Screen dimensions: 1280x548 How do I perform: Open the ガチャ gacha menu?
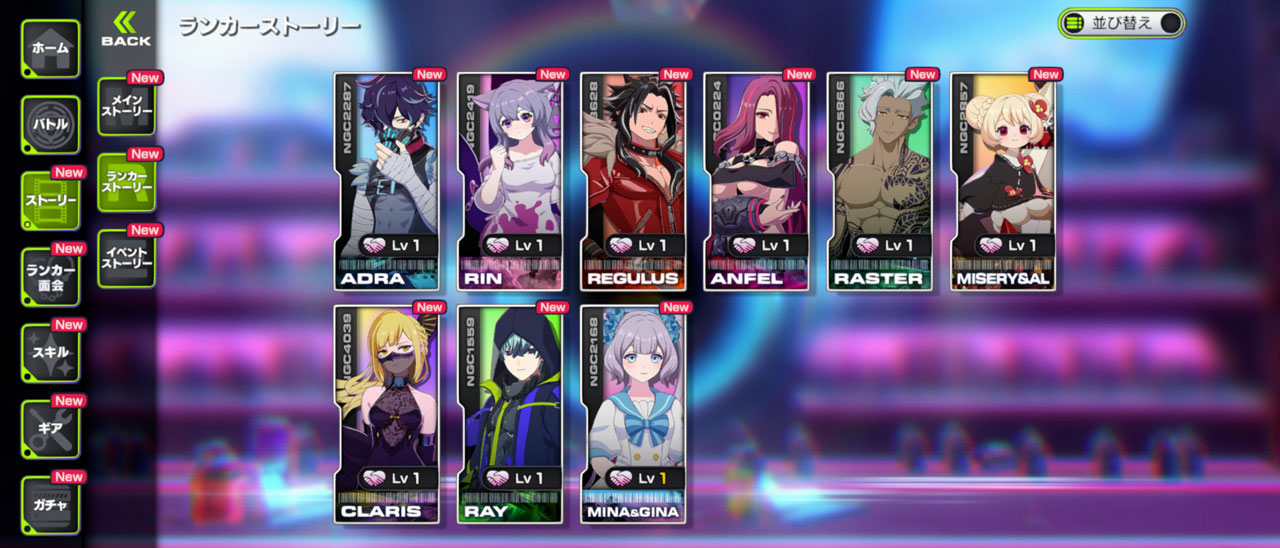[50, 505]
